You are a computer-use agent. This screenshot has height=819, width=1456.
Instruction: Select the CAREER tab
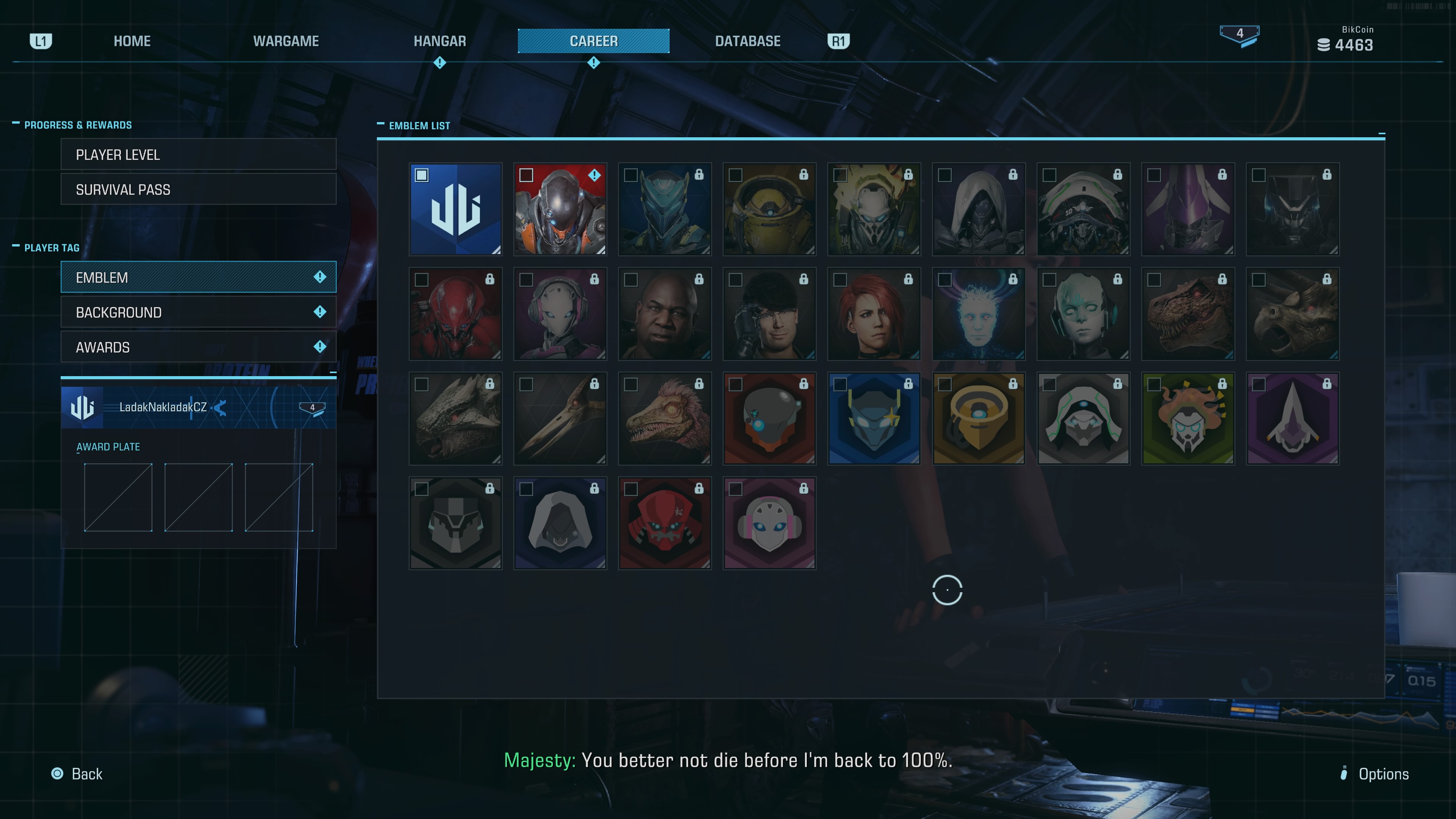click(593, 41)
